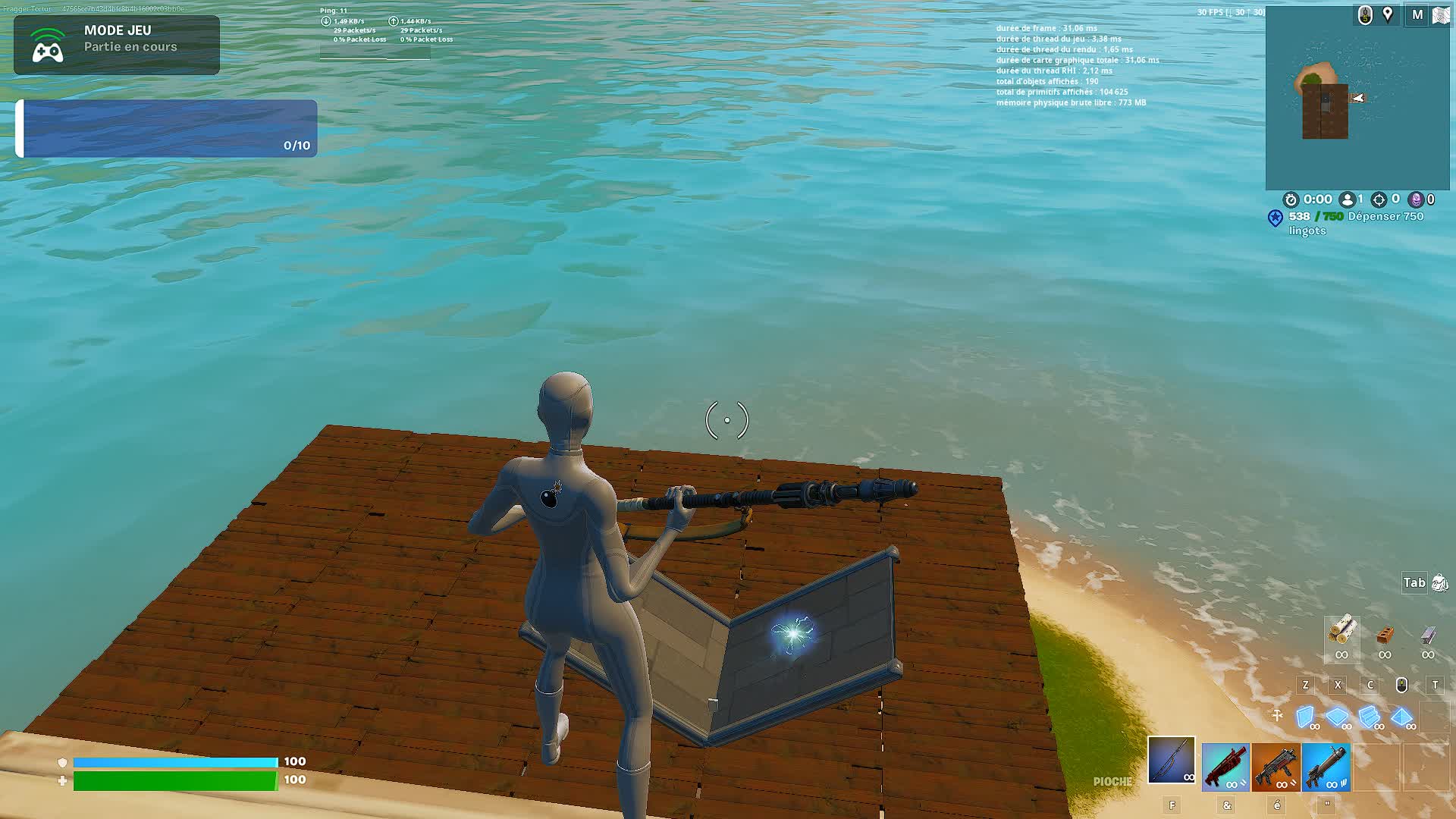Screen dimensions: 1456x819
Task: Click the pyramid roof building piece icon
Action: [x=1401, y=715]
